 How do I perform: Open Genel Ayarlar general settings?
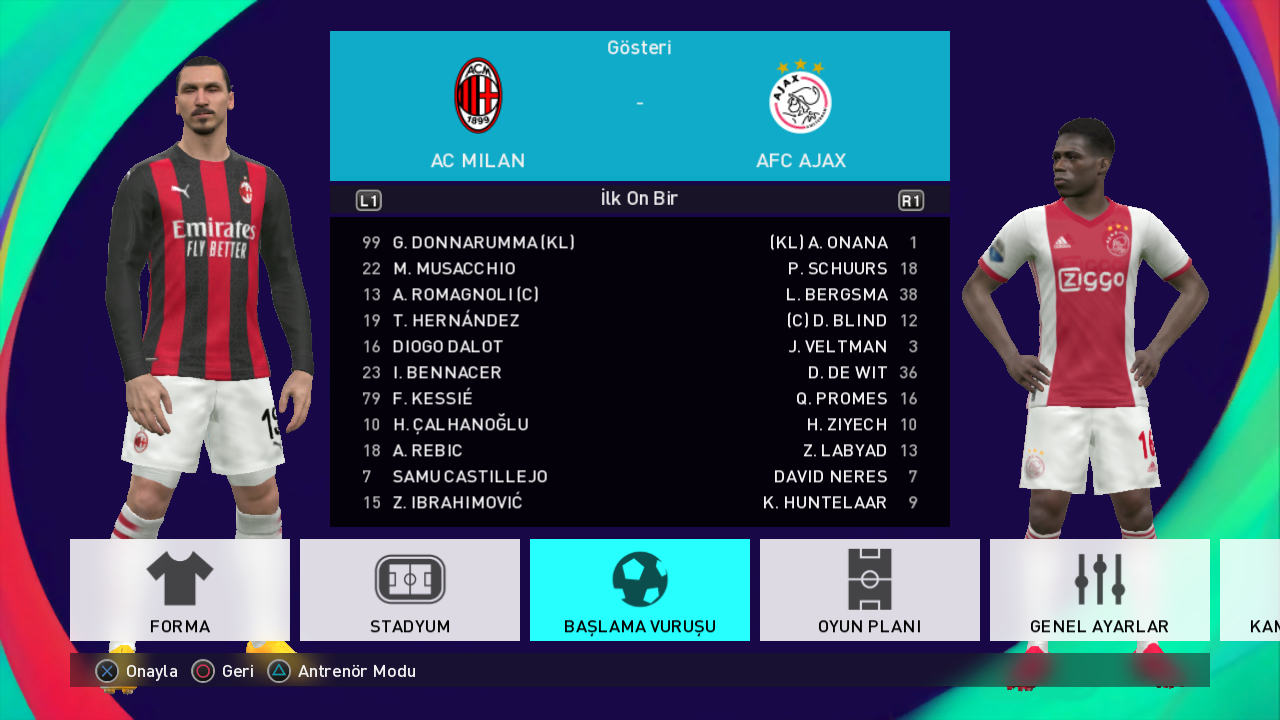tap(1100, 590)
